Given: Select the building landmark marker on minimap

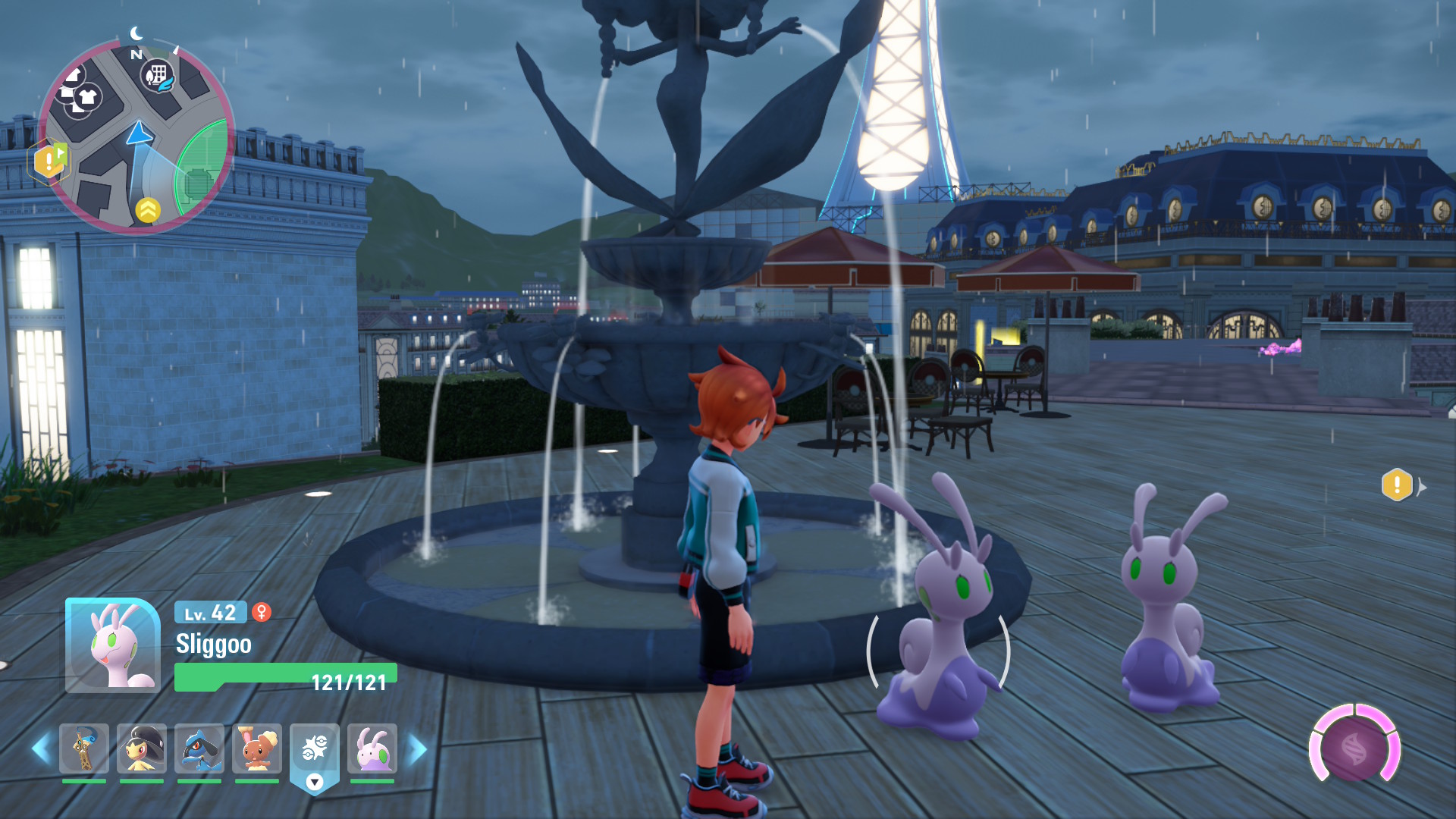Looking at the screenshot, I should click(157, 75).
